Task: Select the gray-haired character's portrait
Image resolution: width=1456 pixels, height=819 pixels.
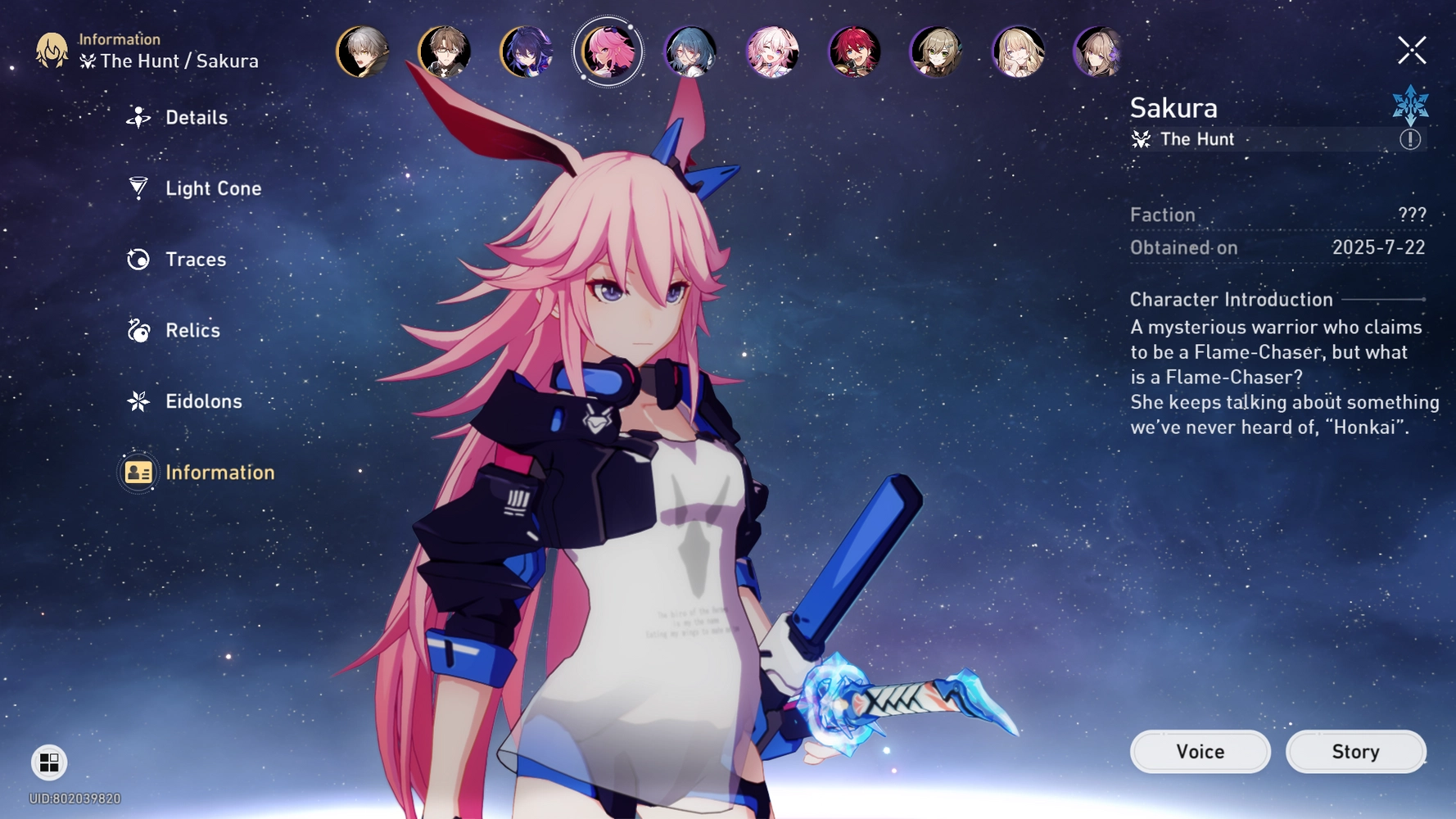Action: pos(362,52)
